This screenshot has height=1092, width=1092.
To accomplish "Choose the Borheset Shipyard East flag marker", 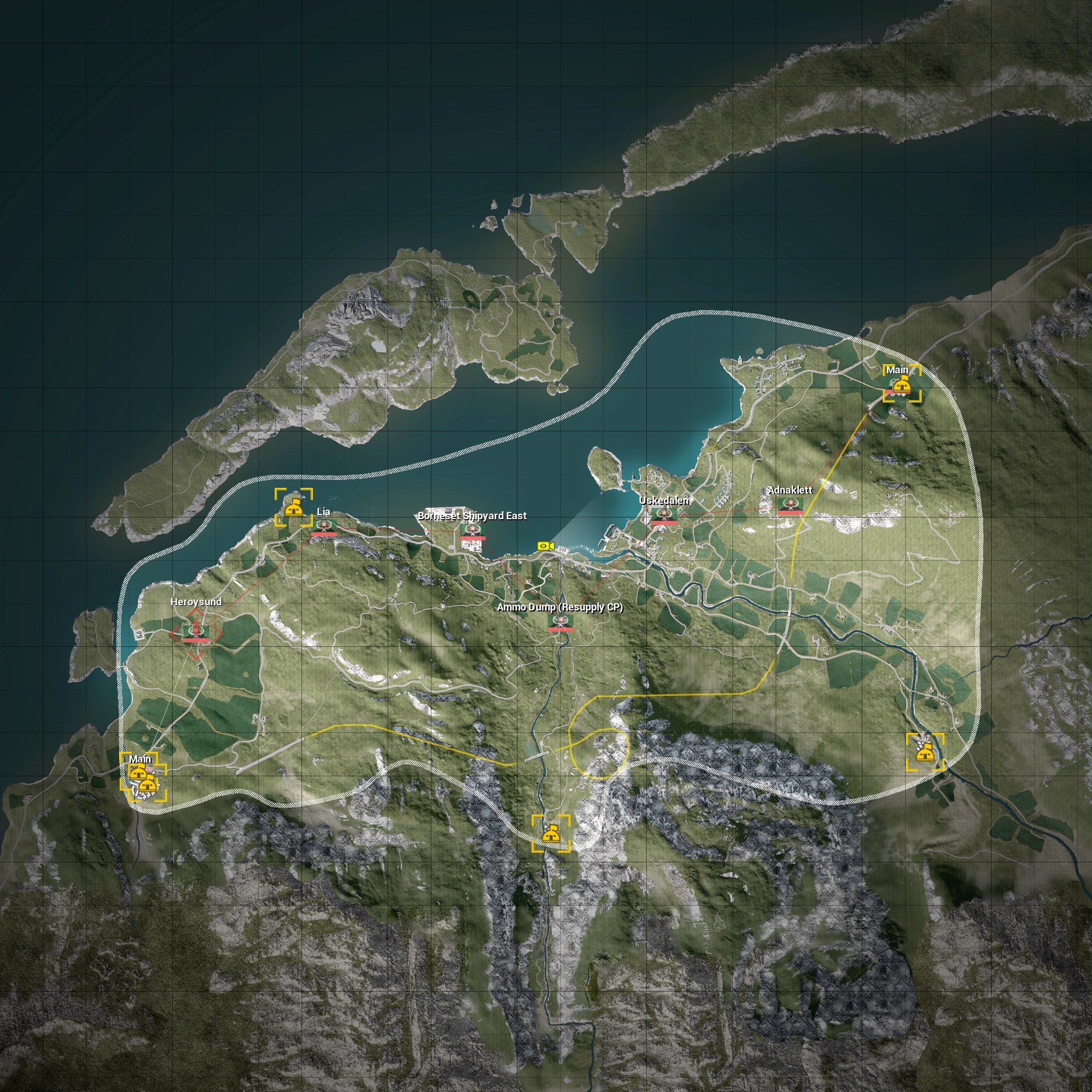I will (x=472, y=531).
